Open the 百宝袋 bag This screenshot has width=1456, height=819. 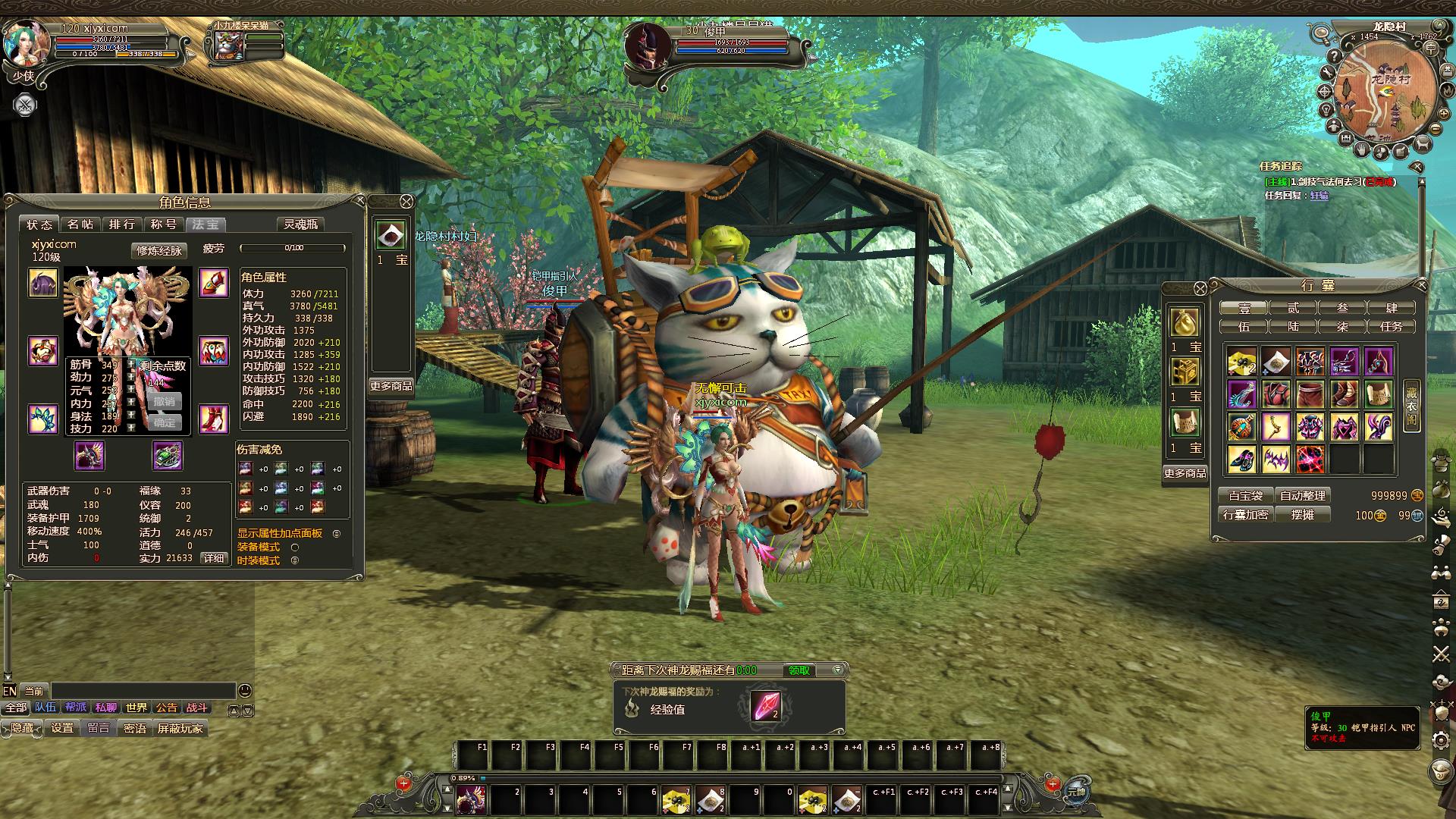point(1245,495)
